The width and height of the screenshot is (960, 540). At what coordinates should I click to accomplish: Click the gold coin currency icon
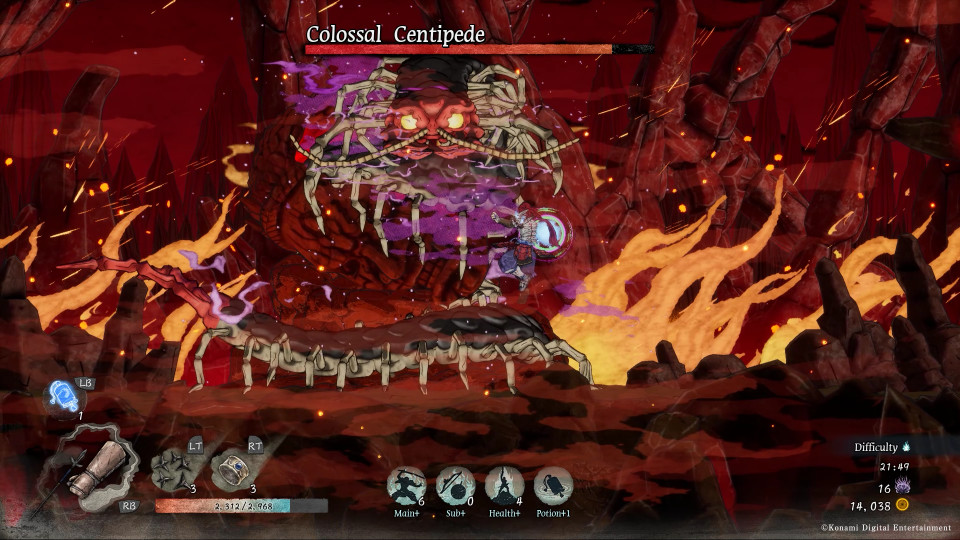903,506
